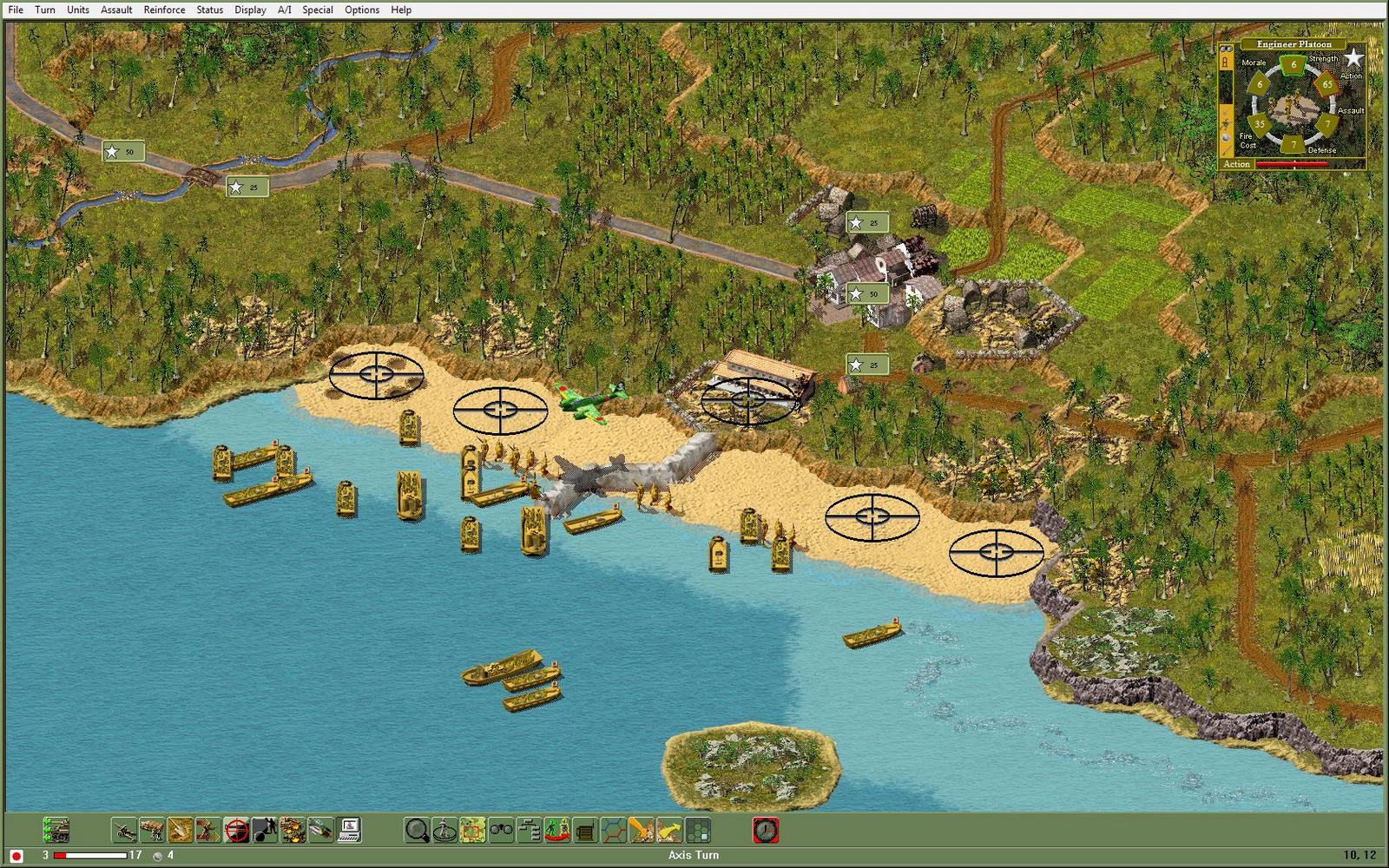Click the organization chart toolbar button
The height and width of the screenshot is (868, 1389).
click(529, 831)
